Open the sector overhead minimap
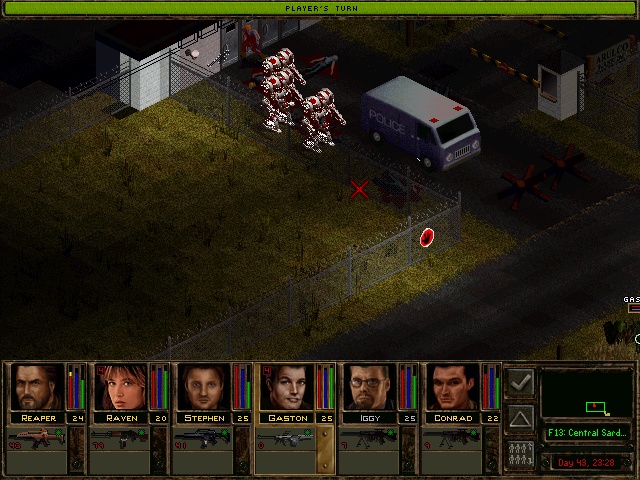640x480 pixels. pos(587,393)
